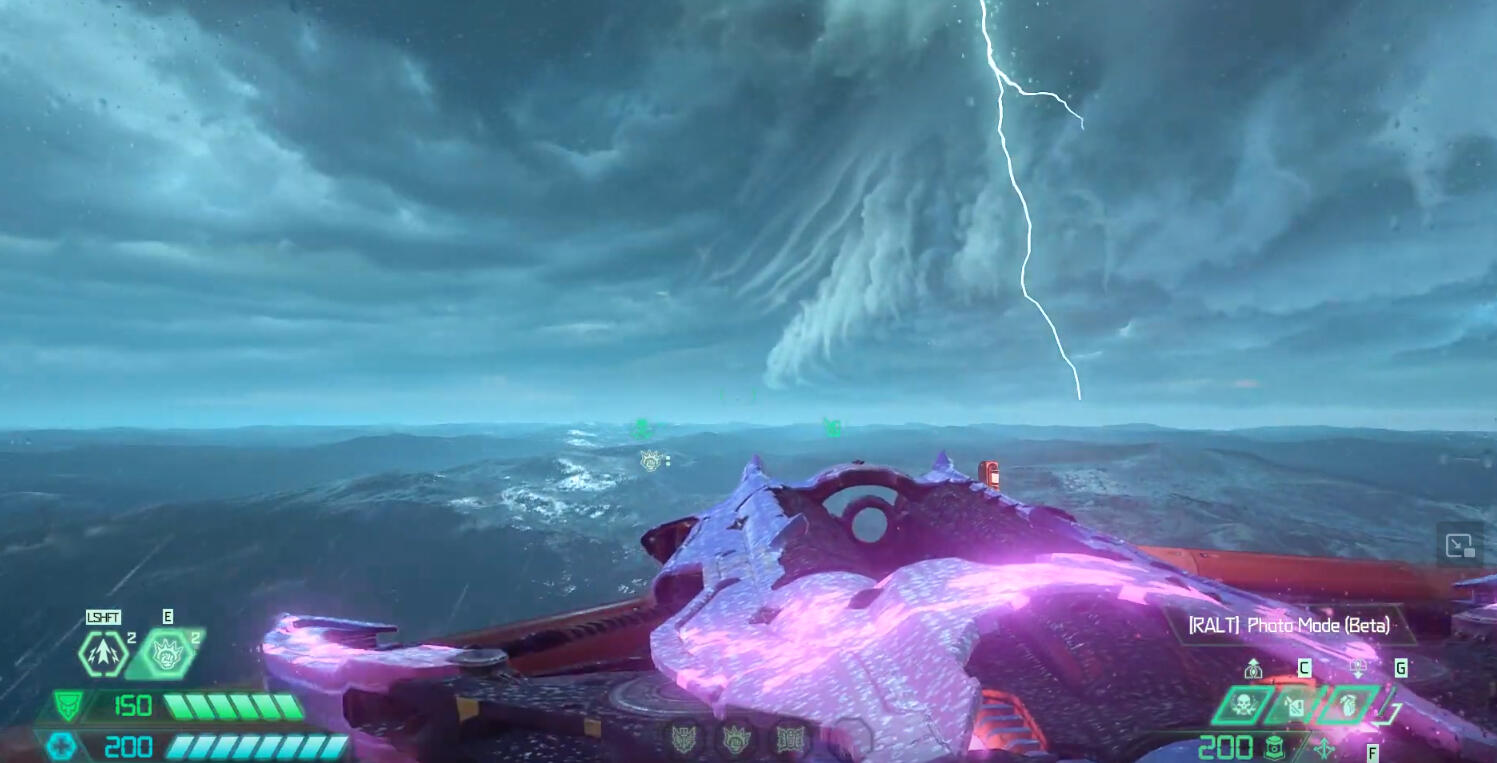Activate the dash arrow ability icon
Viewport: 1497px width, 763px height.
point(103,654)
